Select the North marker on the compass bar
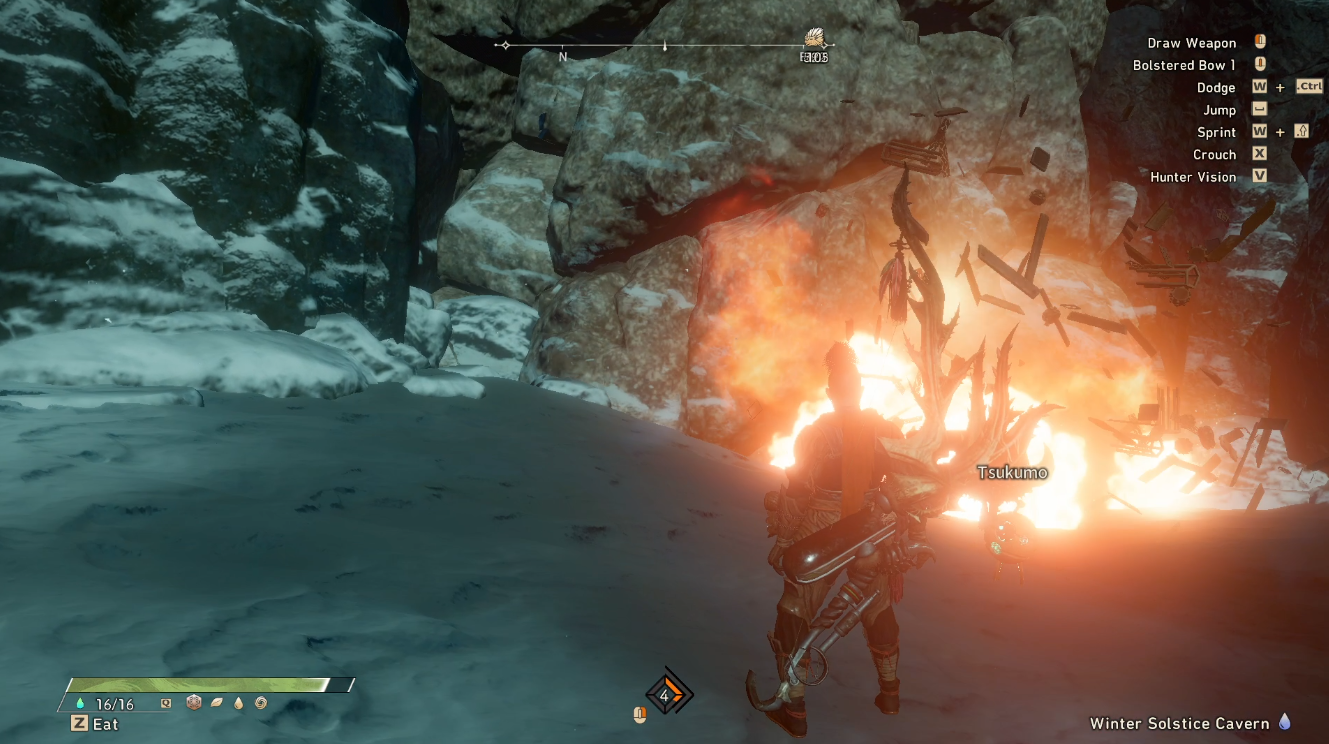This screenshot has height=744, width=1329. click(563, 57)
